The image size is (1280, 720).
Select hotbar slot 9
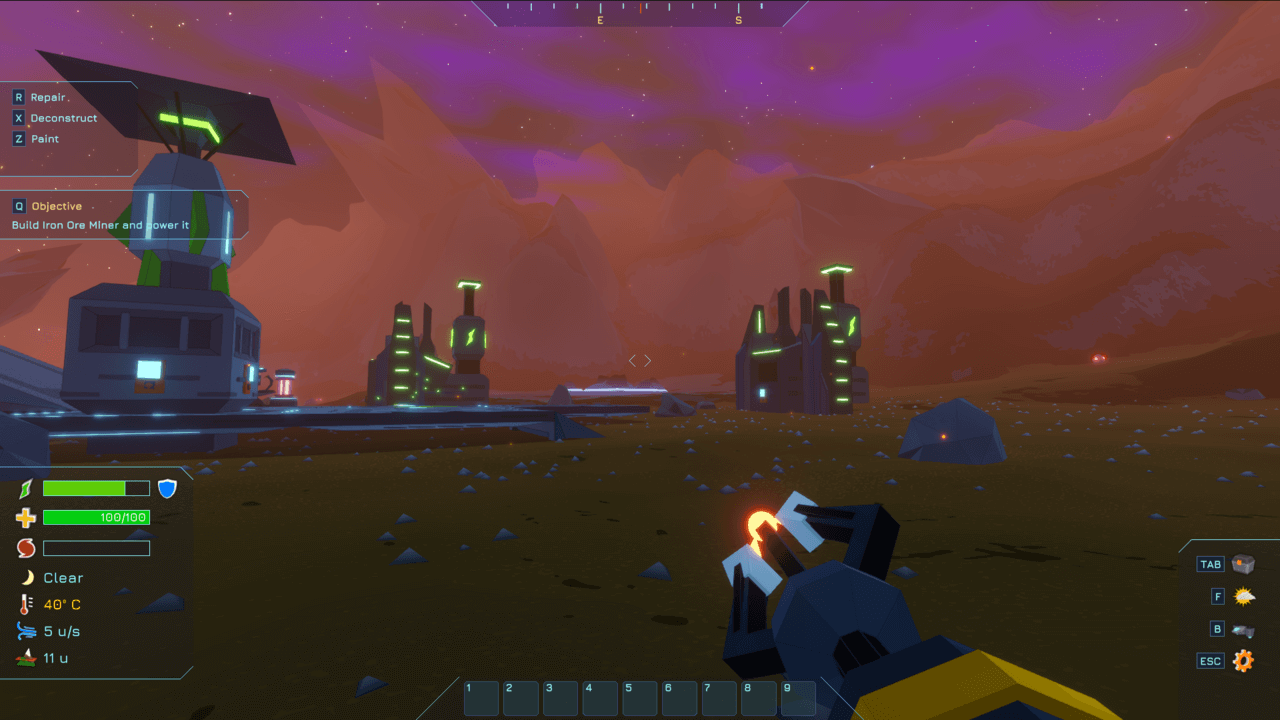798,698
